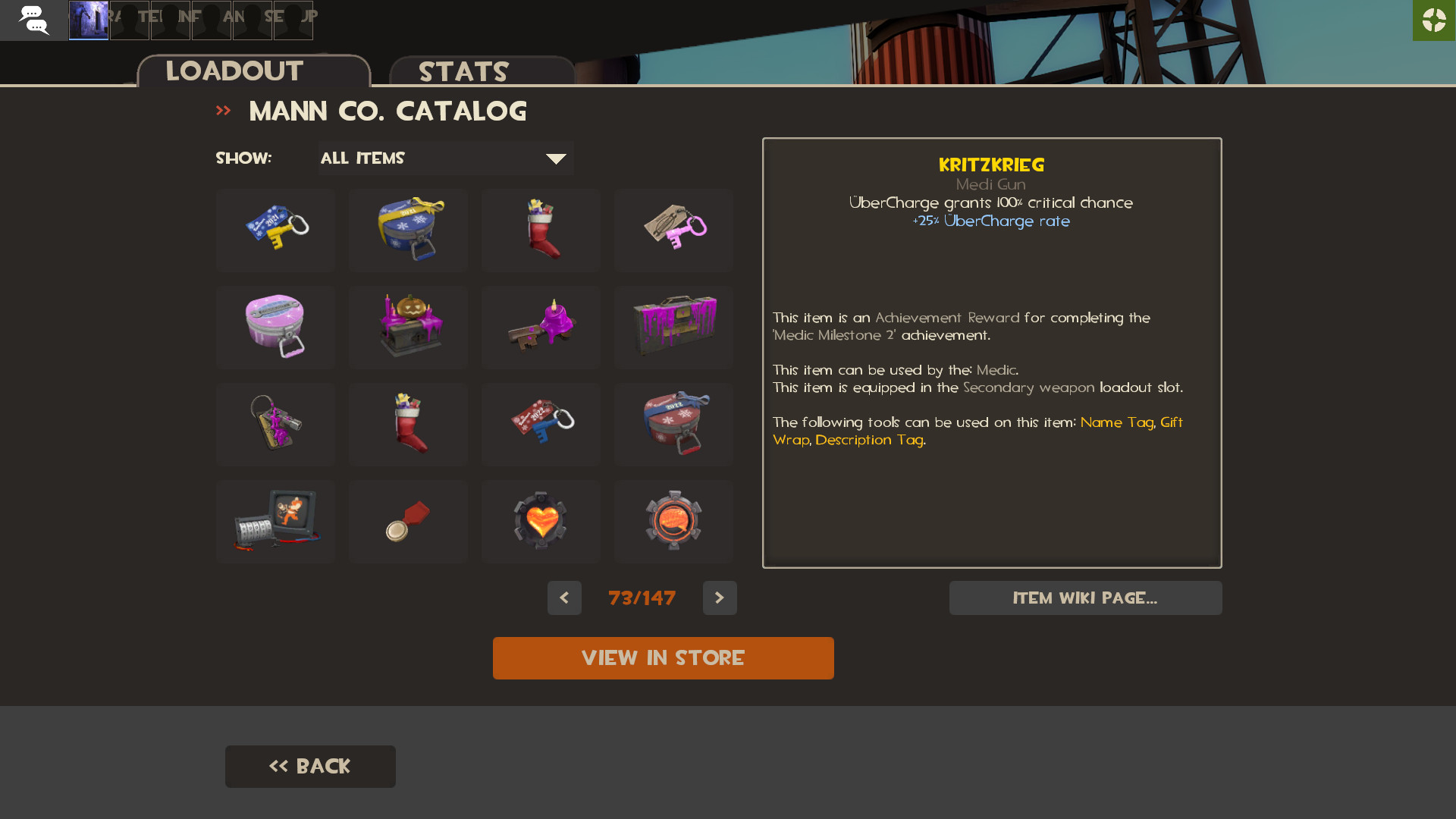Viewport: 1456px width, 819px height.
Task: Open the blue gift-wrapped winter cooler item
Action: pyautogui.click(x=408, y=231)
